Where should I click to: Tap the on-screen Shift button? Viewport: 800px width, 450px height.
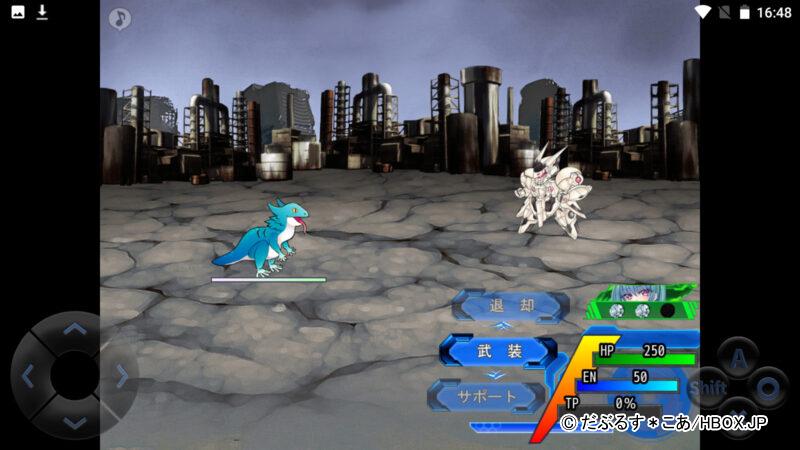tap(708, 387)
